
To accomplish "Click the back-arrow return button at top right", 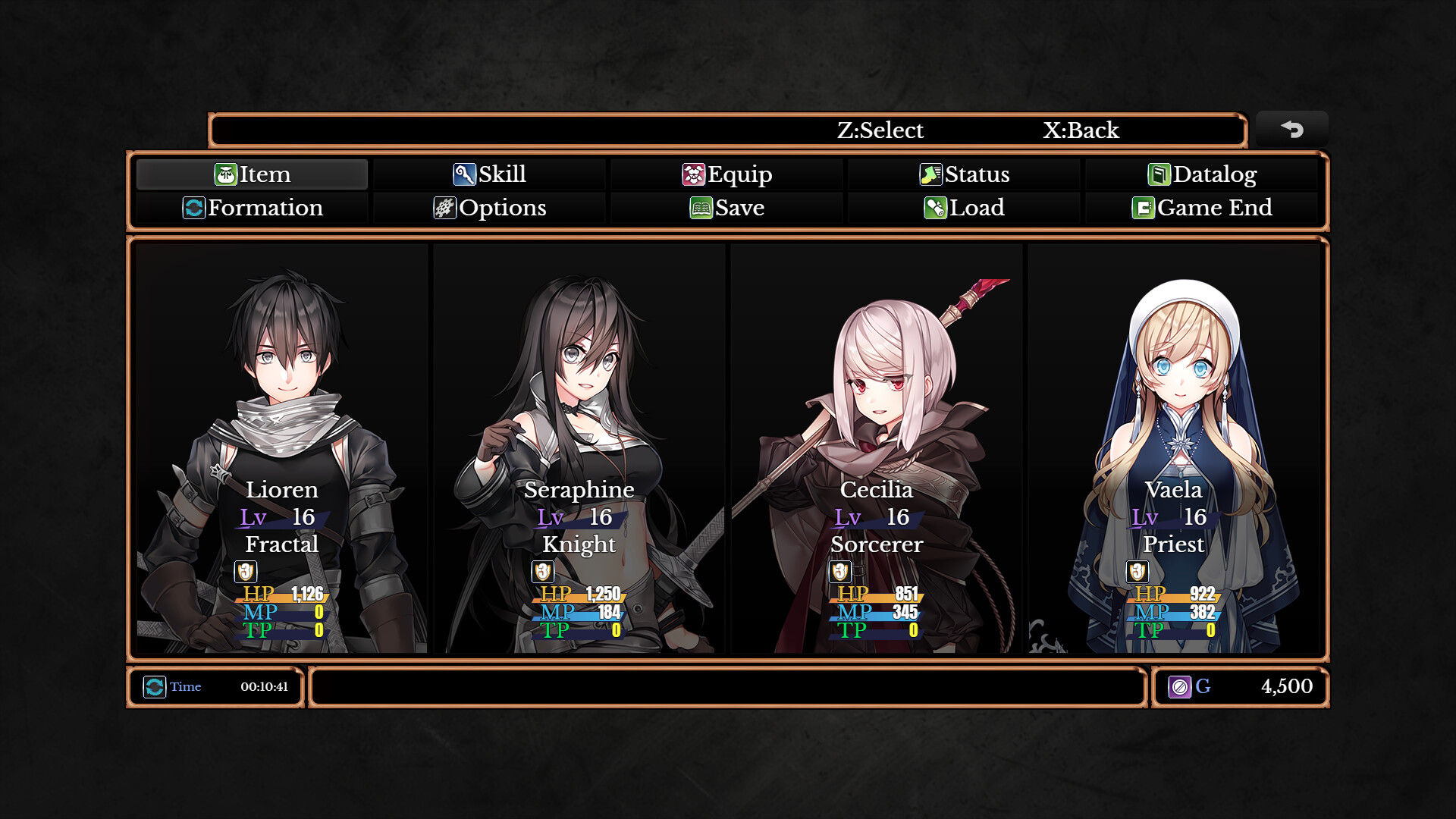I will (x=1291, y=129).
